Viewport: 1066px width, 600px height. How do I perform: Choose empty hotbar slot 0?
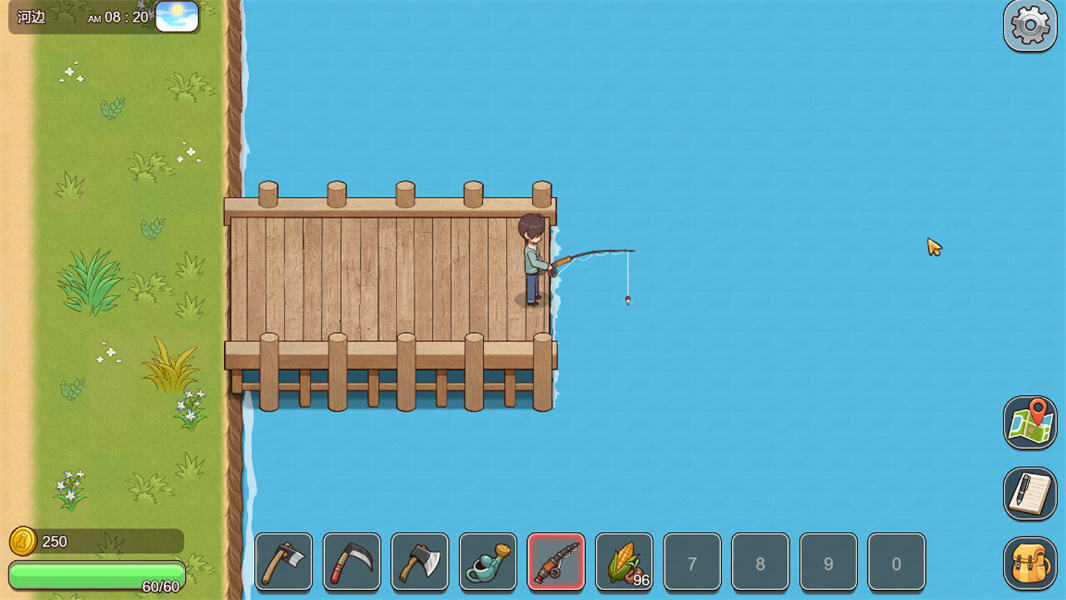(x=896, y=562)
